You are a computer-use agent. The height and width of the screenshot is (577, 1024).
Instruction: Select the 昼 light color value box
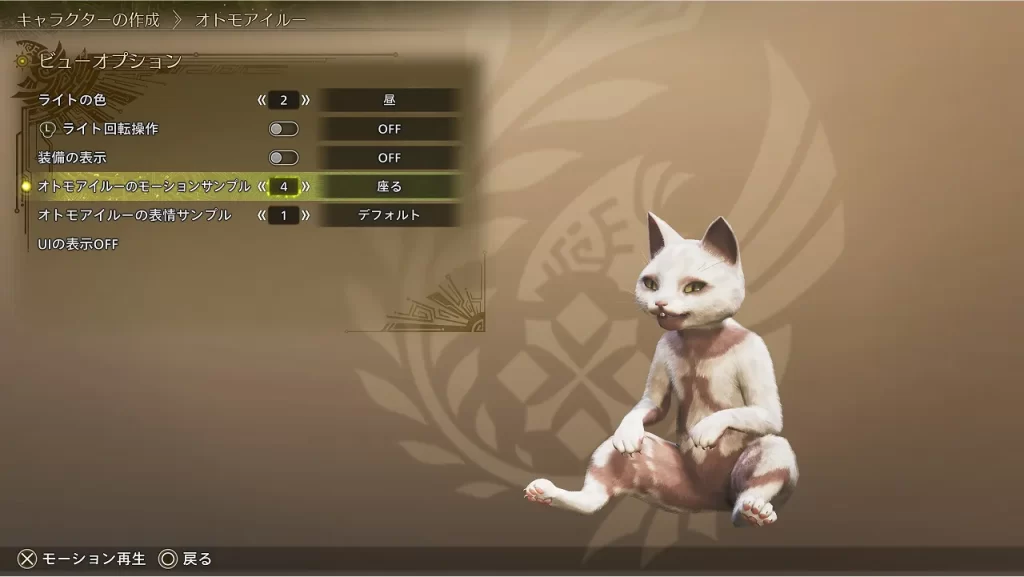(389, 100)
